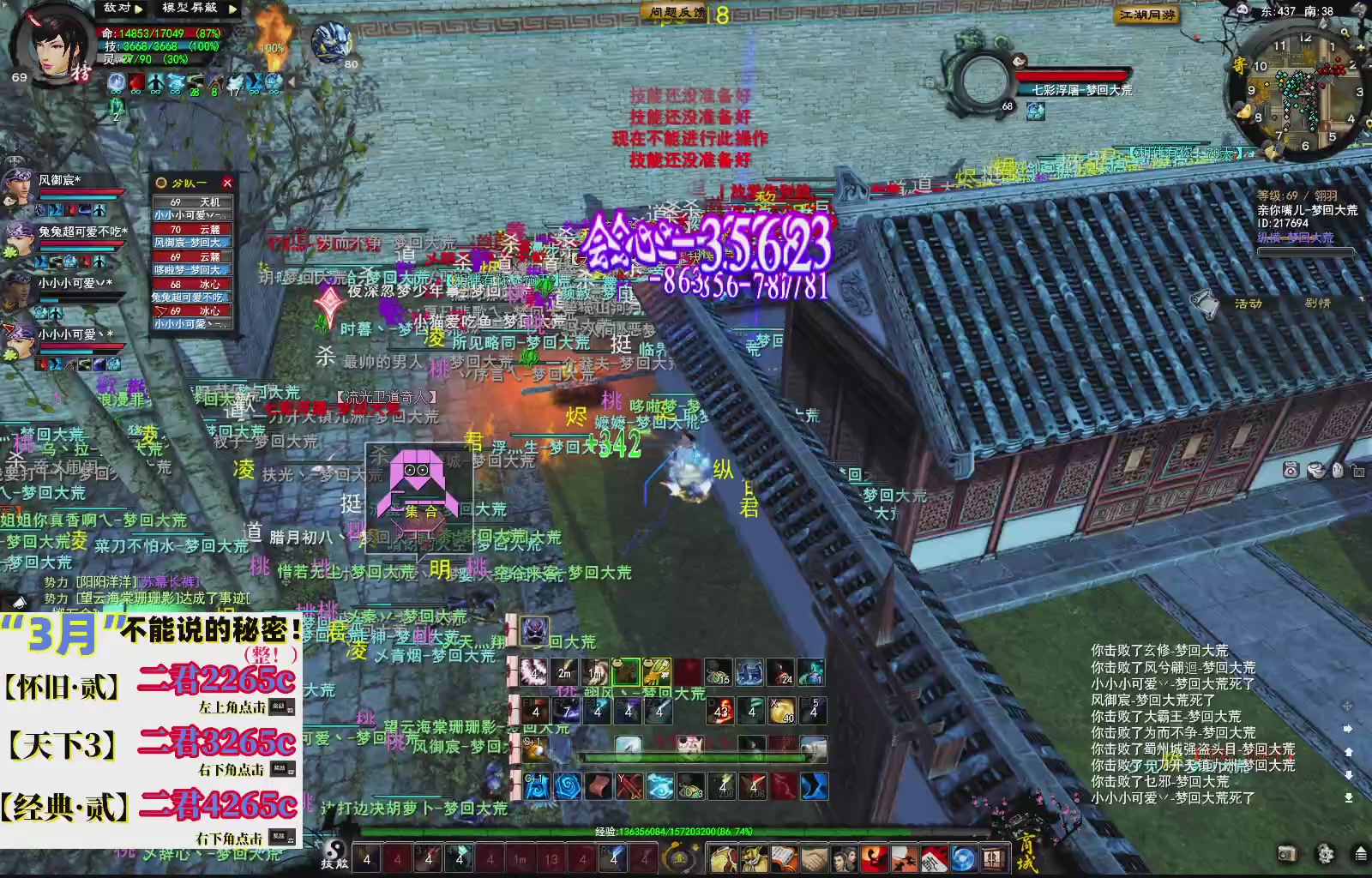
Task: Open game settings via the gear icon bottom-right
Action: pos(1325,853)
